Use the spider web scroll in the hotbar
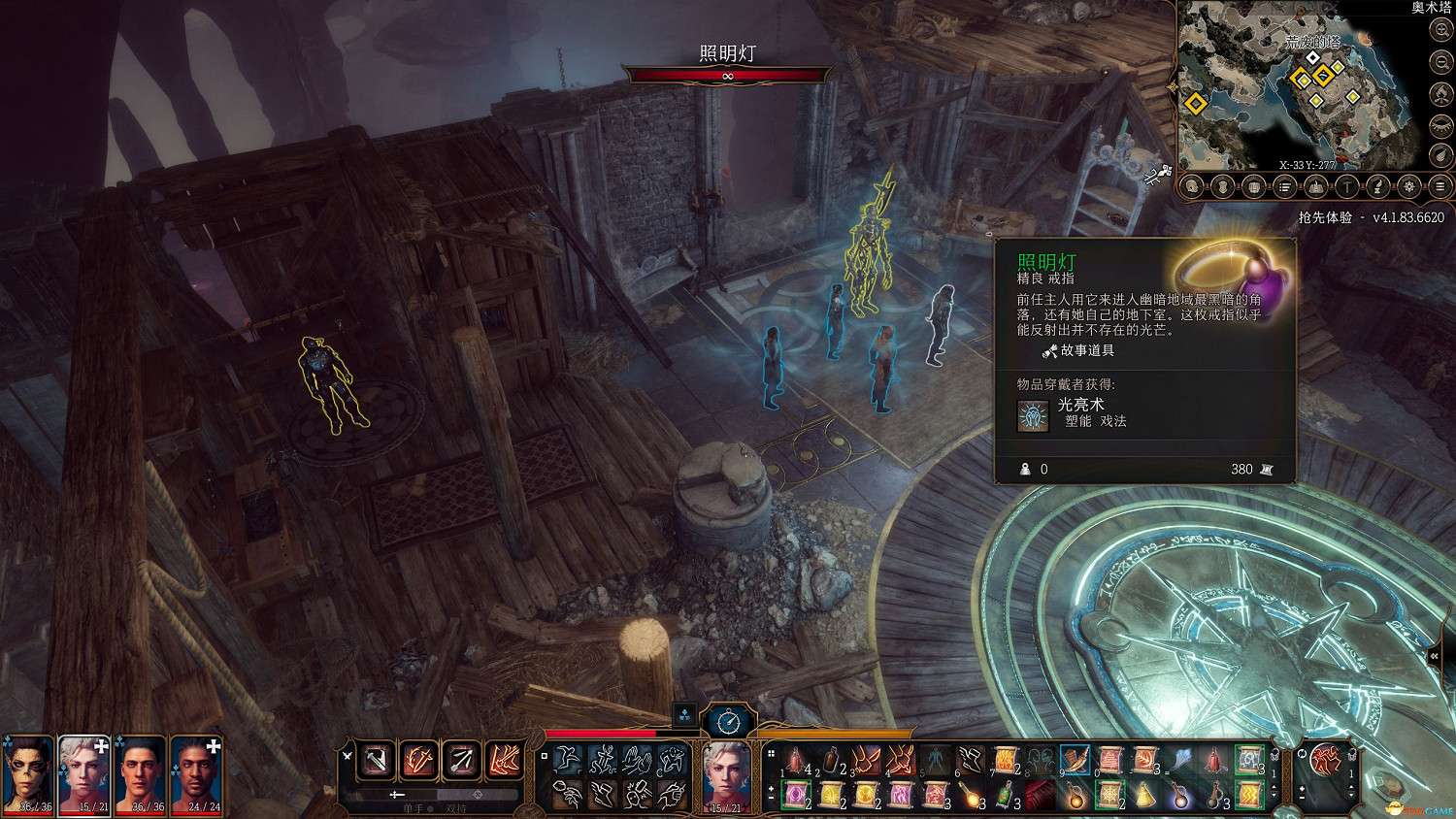The image size is (1456, 819). pos(1109,796)
